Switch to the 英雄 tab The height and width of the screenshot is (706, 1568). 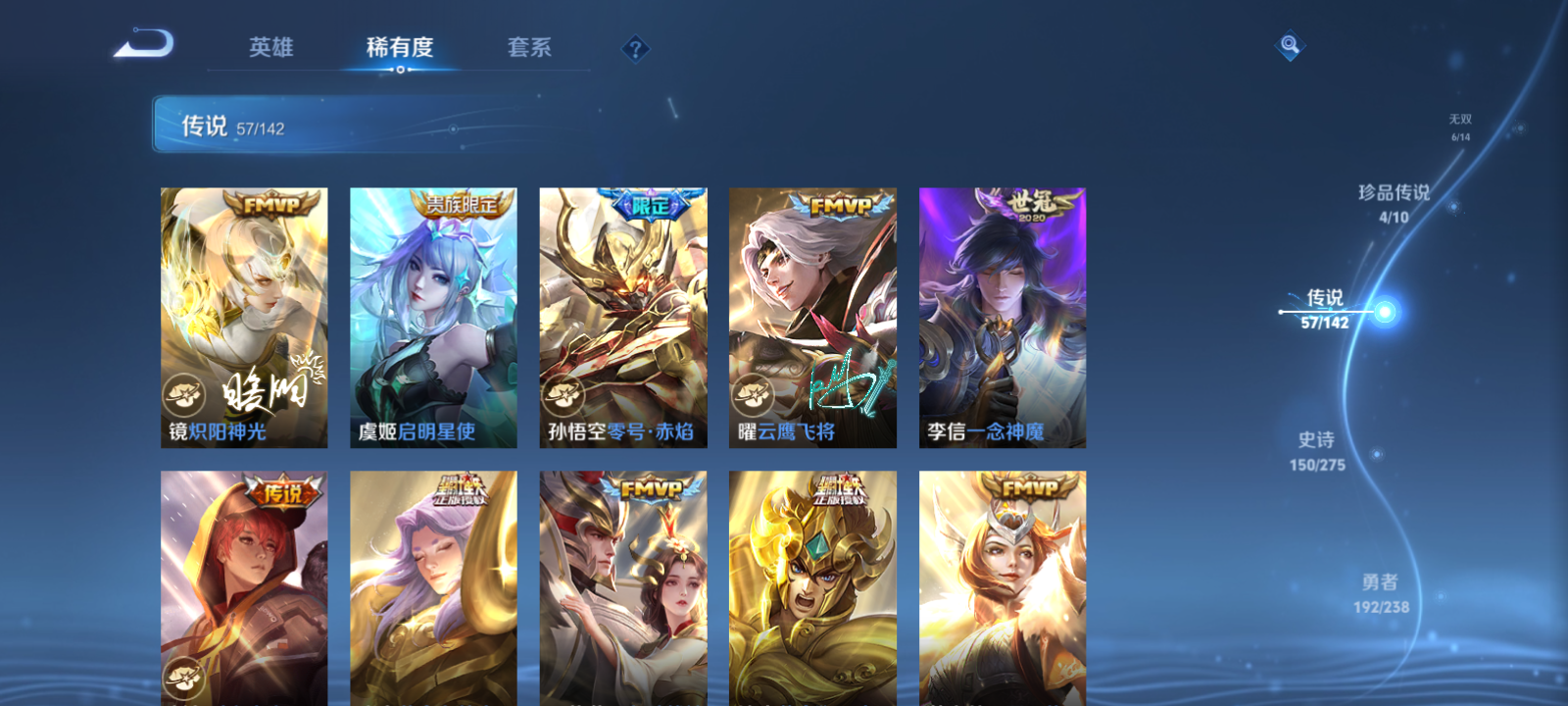point(270,47)
